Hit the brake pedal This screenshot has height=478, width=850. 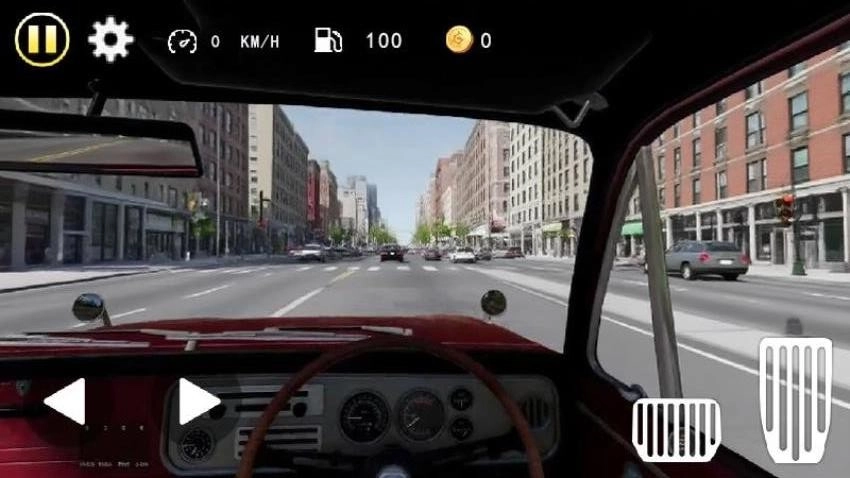click(676, 430)
